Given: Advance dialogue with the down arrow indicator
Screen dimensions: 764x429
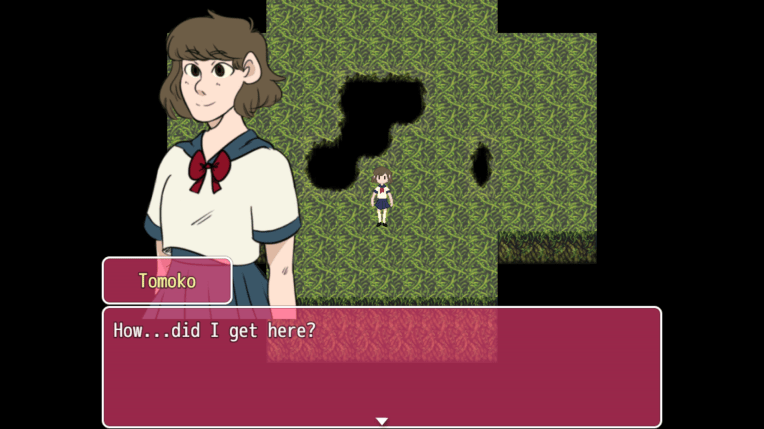Looking at the screenshot, I should pyautogui.click(x=382, y=421).
